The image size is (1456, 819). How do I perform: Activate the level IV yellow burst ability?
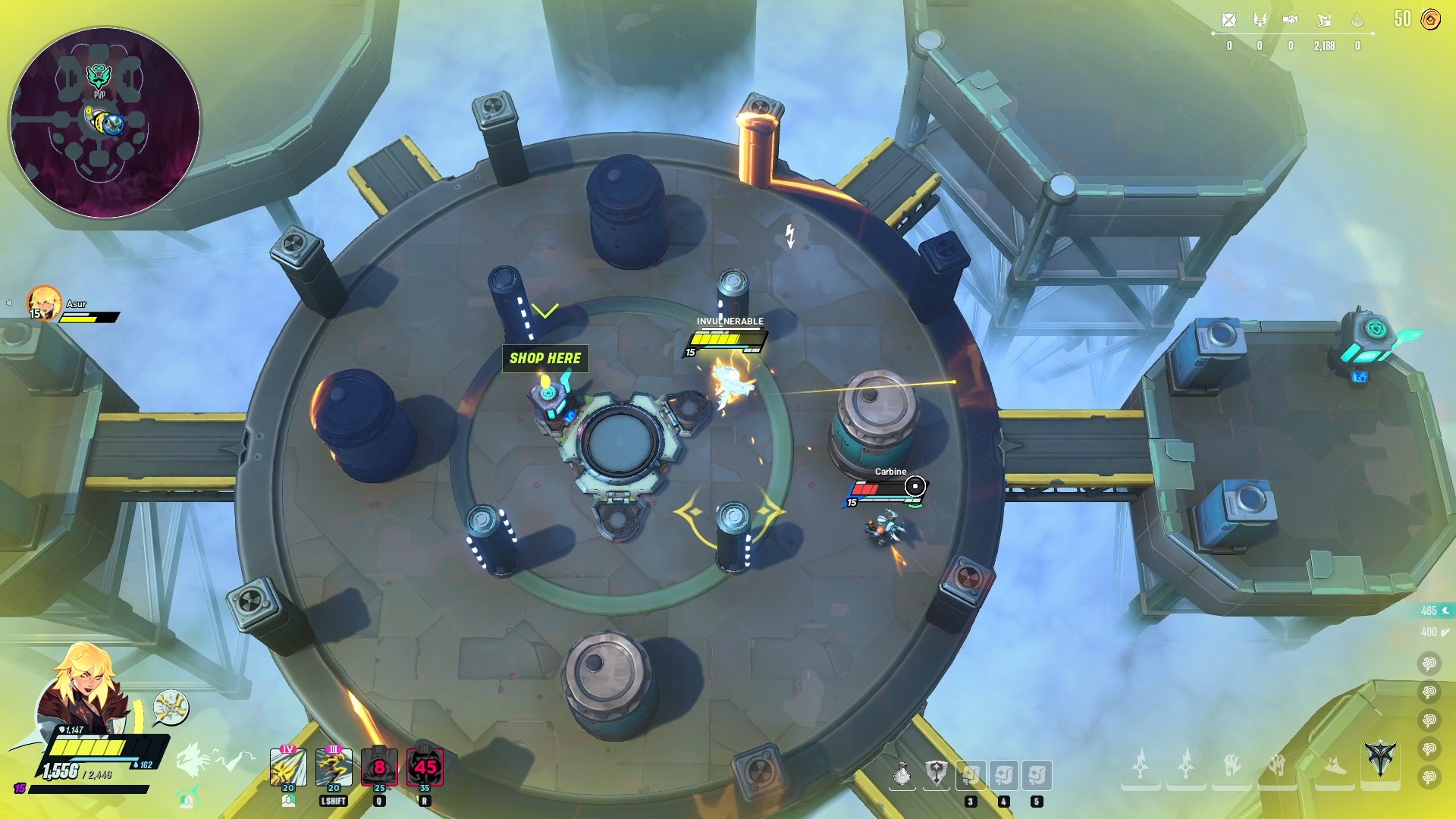(x=288, y=767)
